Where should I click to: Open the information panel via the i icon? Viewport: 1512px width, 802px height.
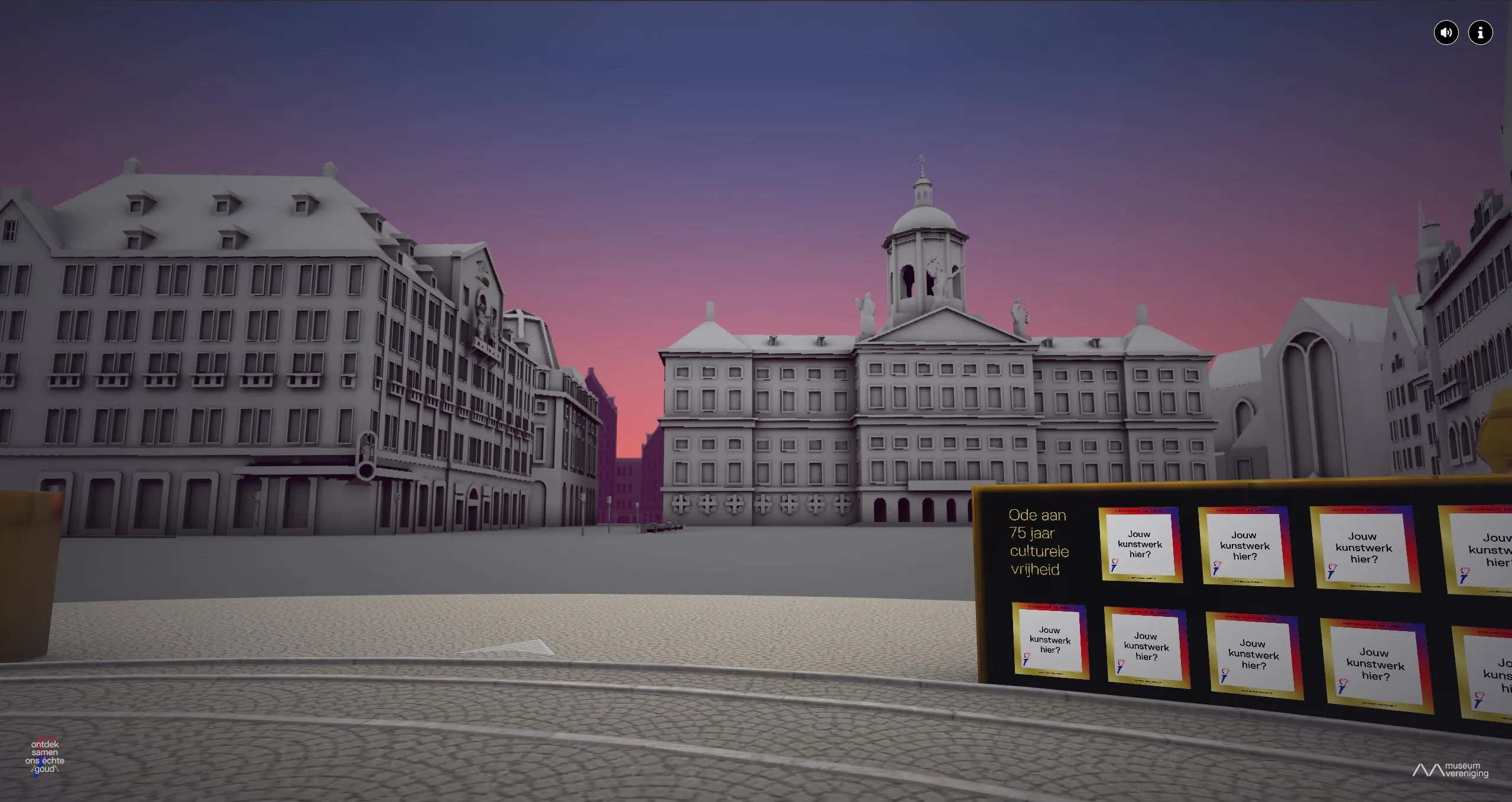1481,32
